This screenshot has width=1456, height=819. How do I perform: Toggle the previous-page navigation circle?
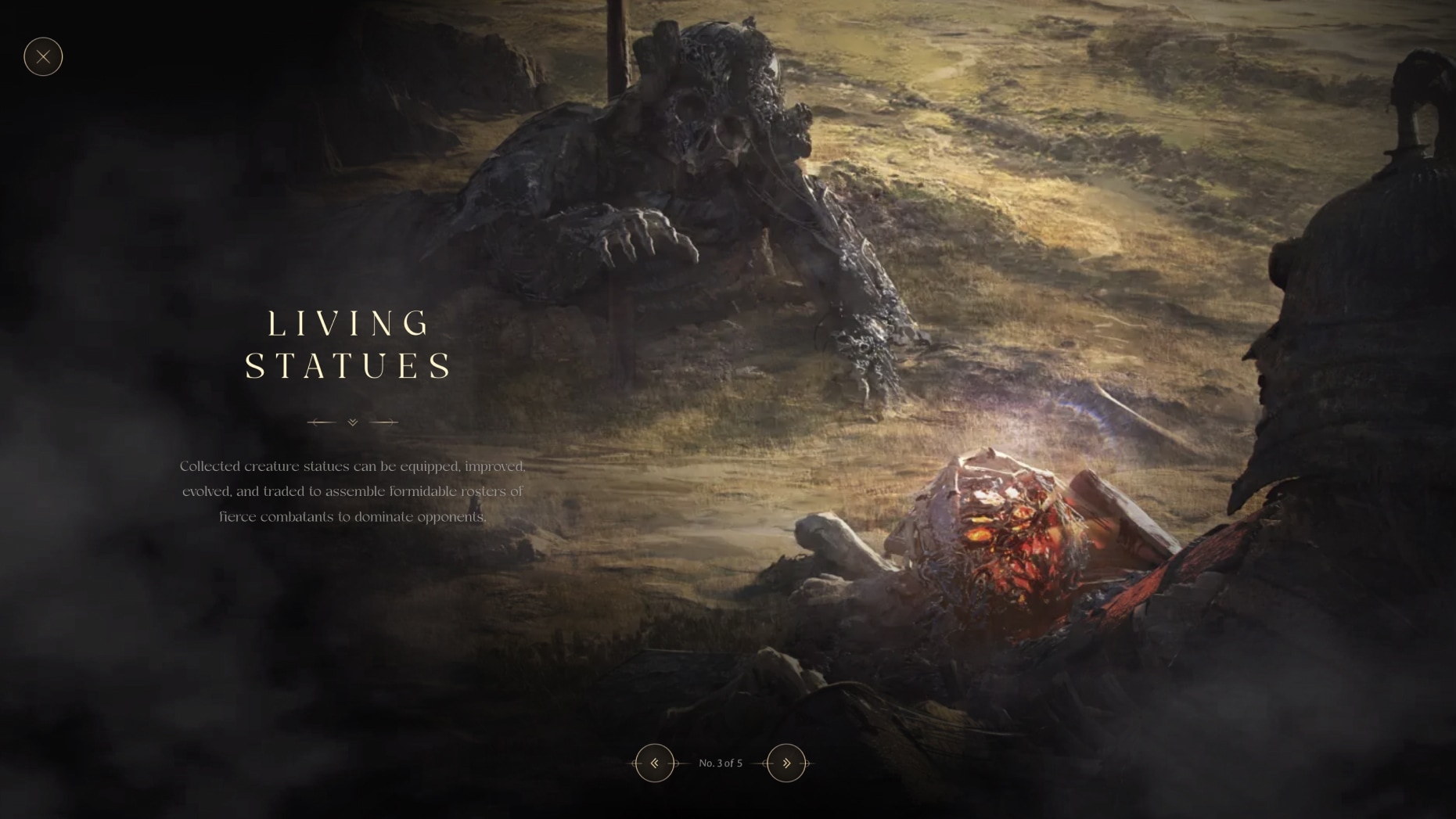pyautogui.click(x=655, y=763)
